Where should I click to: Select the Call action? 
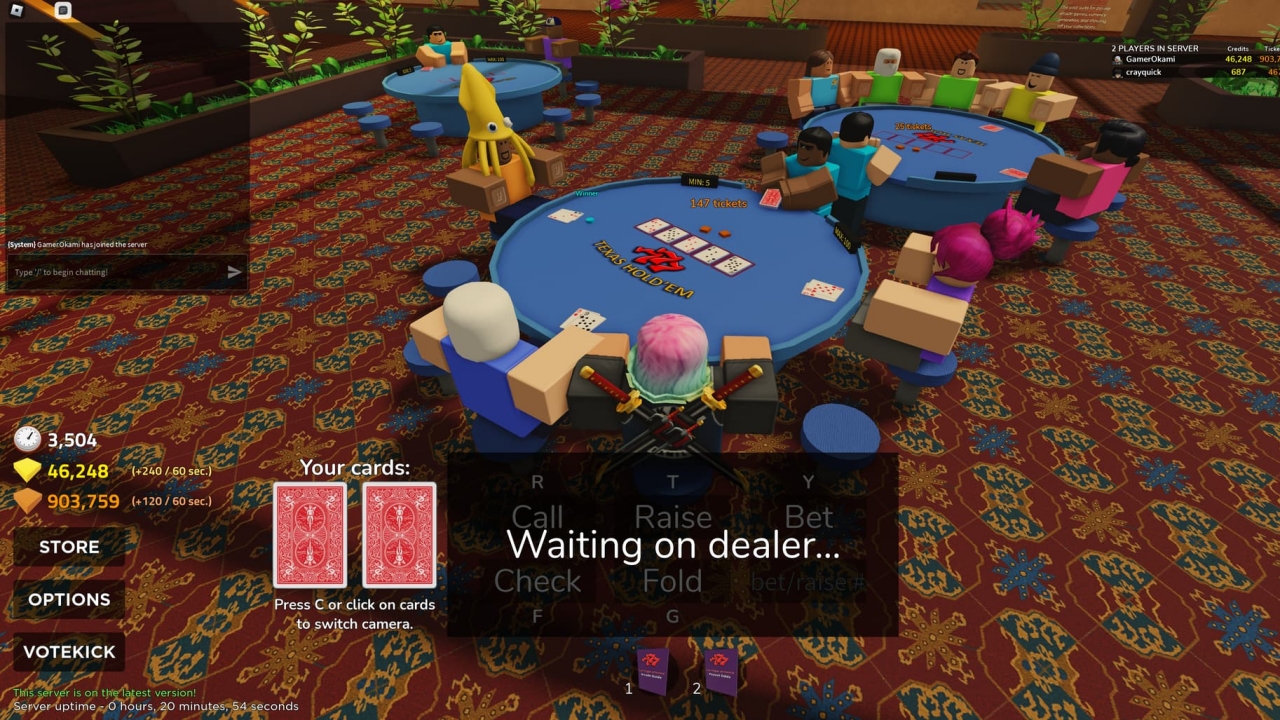[x=538, y=517]
